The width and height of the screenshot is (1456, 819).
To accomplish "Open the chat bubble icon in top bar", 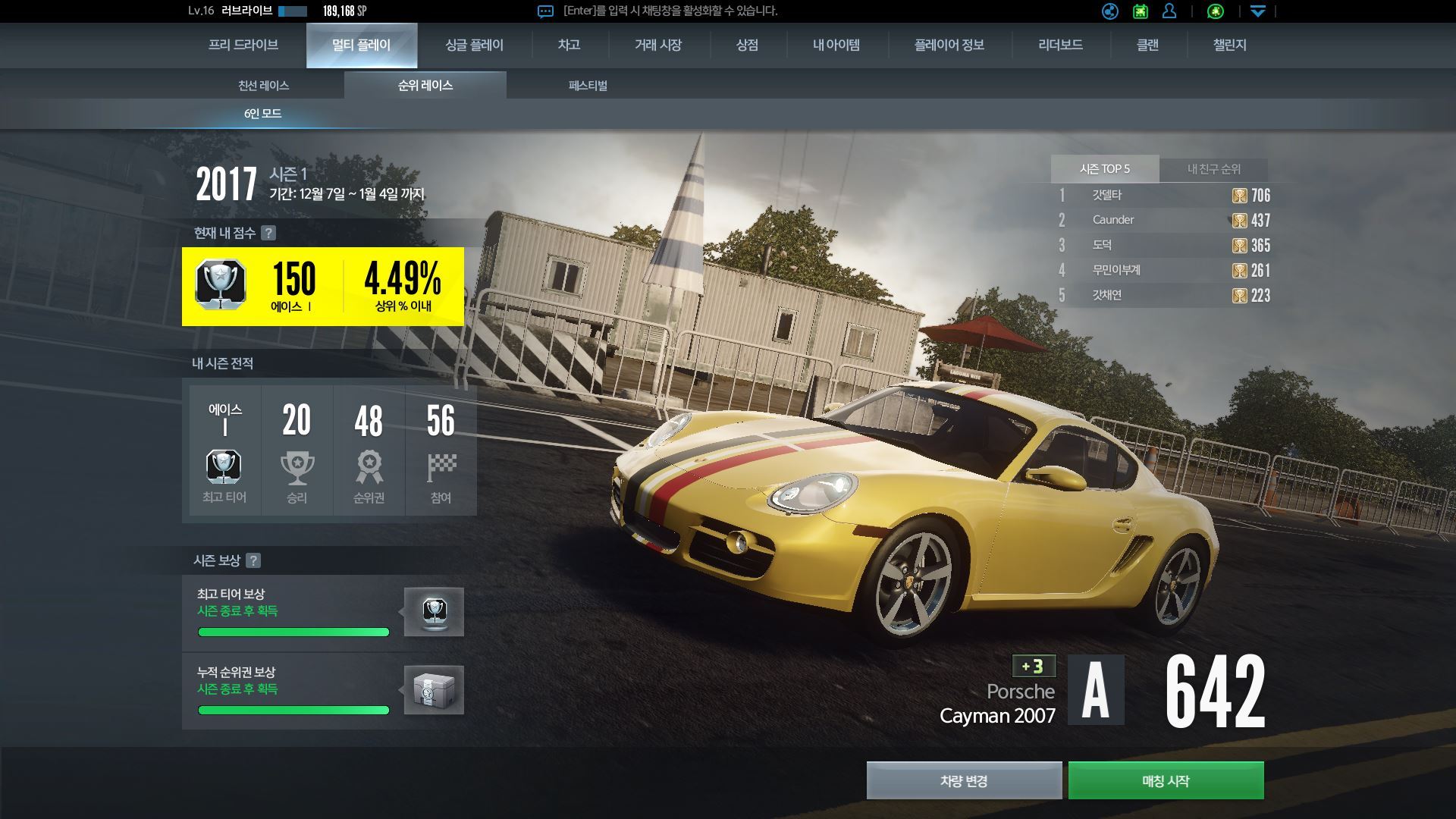I will pos(545,11).
